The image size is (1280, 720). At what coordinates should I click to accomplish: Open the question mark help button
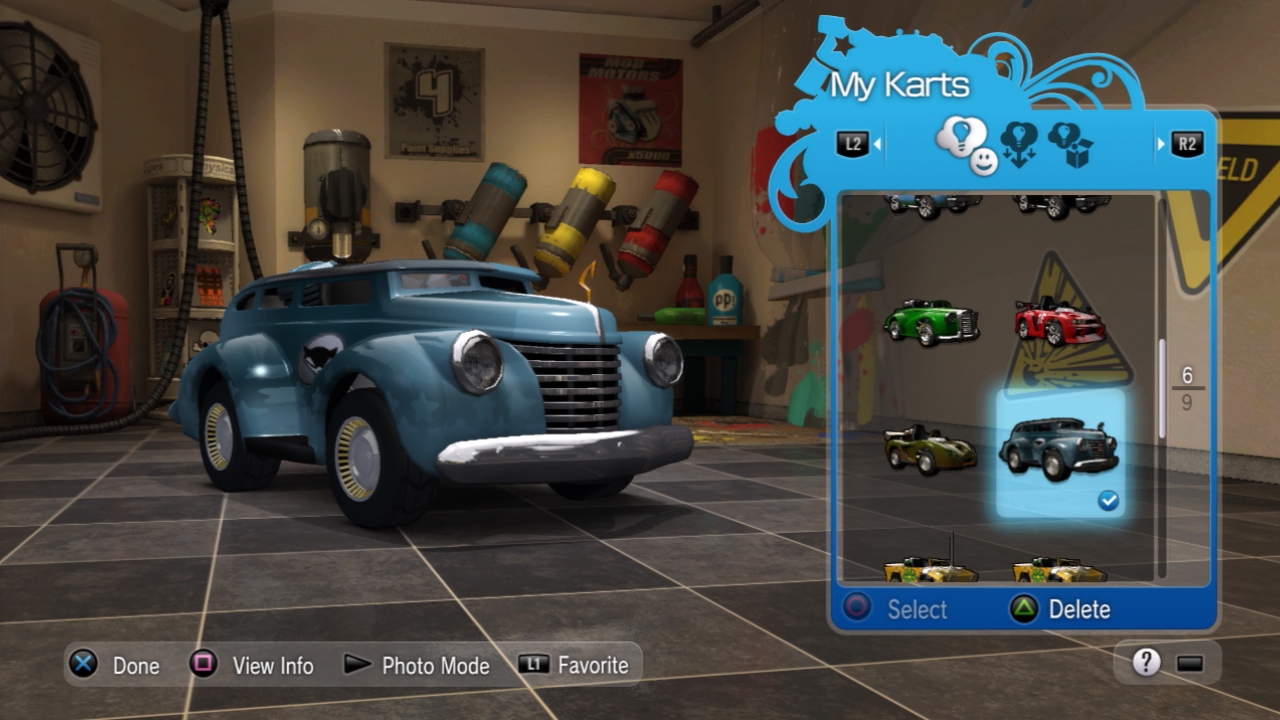point(1146,662)
